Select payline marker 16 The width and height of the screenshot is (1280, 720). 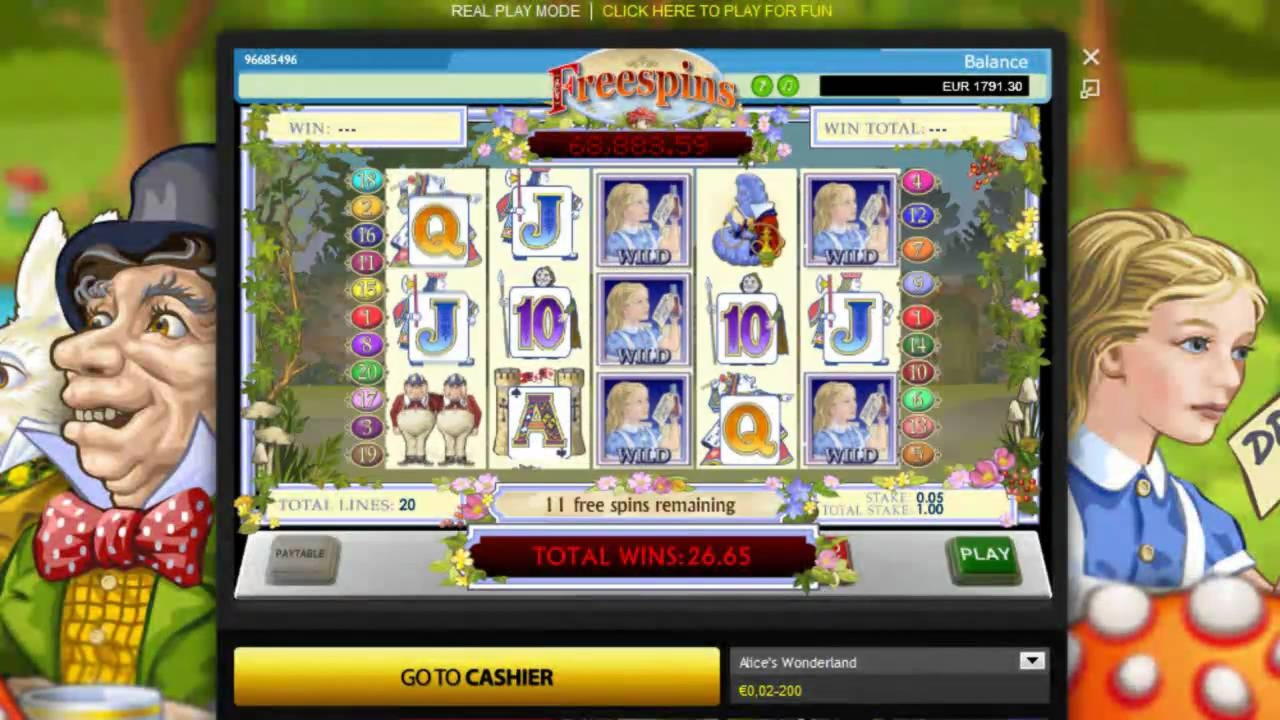coord(367,235)
